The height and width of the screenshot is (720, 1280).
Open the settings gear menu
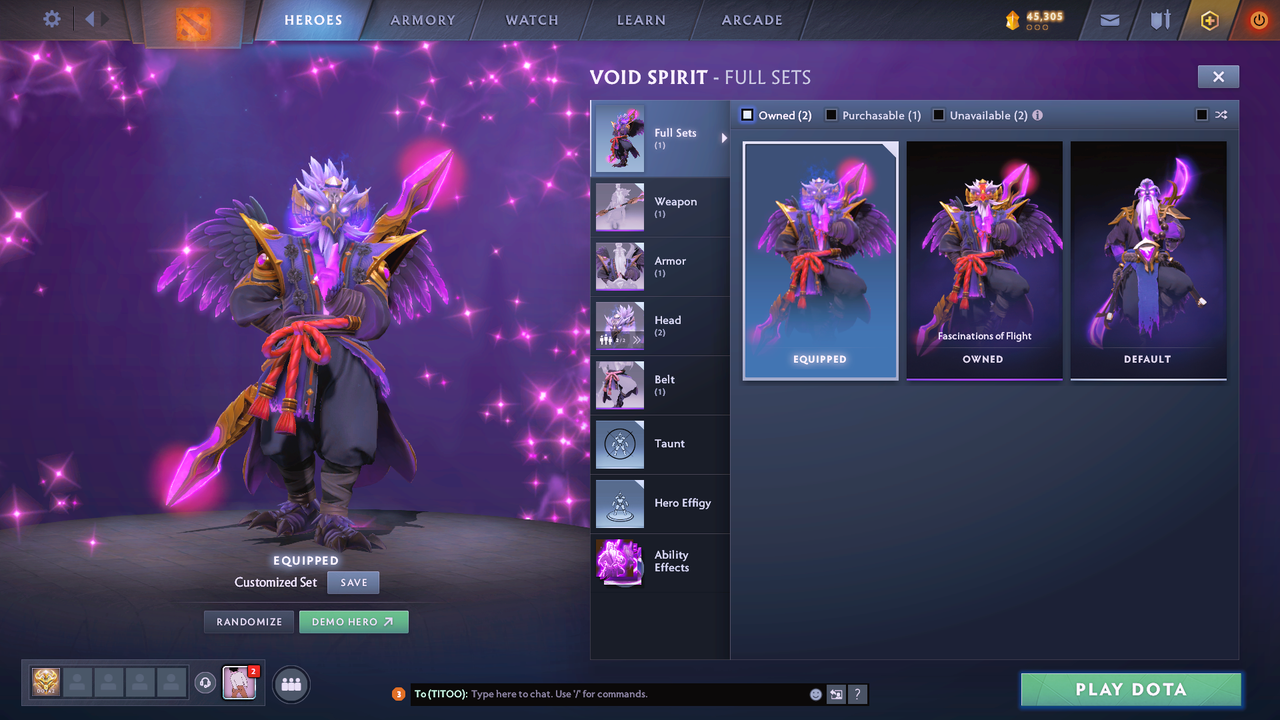coord(53,19)
